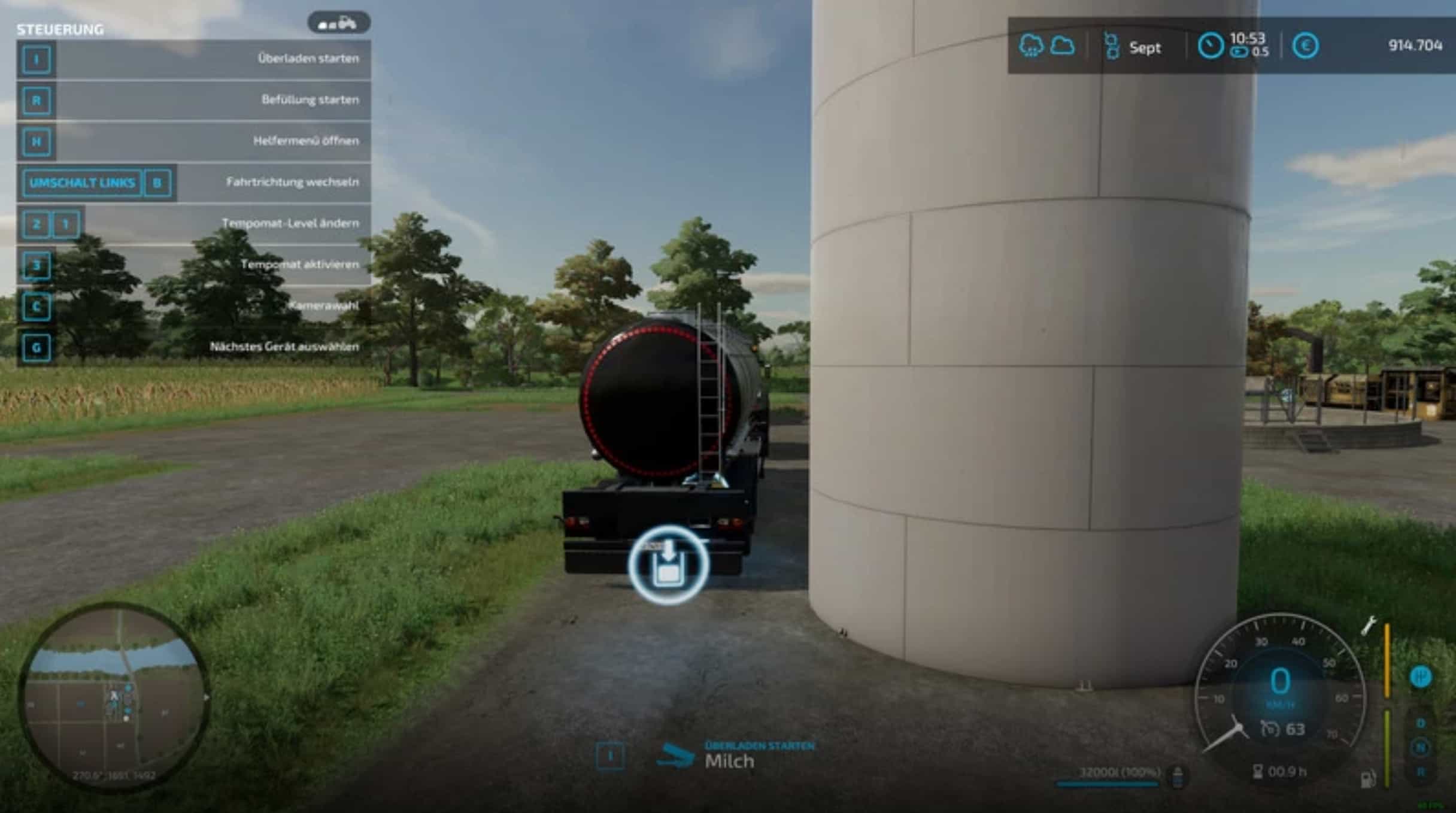Open finances via the euro coin icon
1456x813 pixels.
click(x=1305, y=46)
